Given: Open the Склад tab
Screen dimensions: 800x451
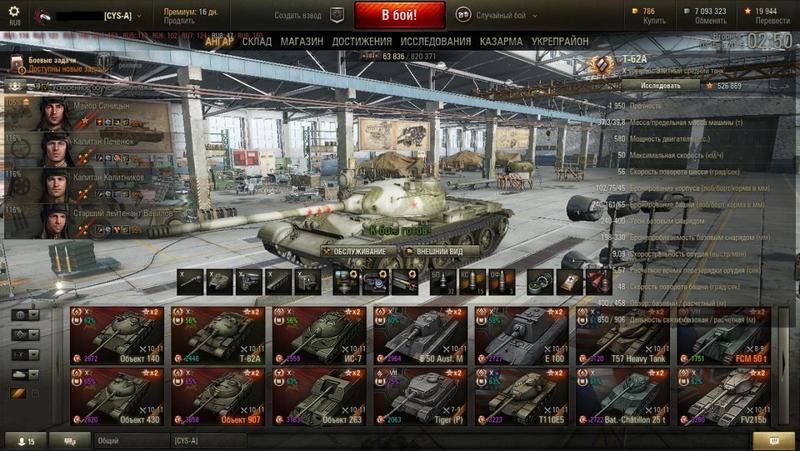Looking at the screenshot, I should coord(256,41).
